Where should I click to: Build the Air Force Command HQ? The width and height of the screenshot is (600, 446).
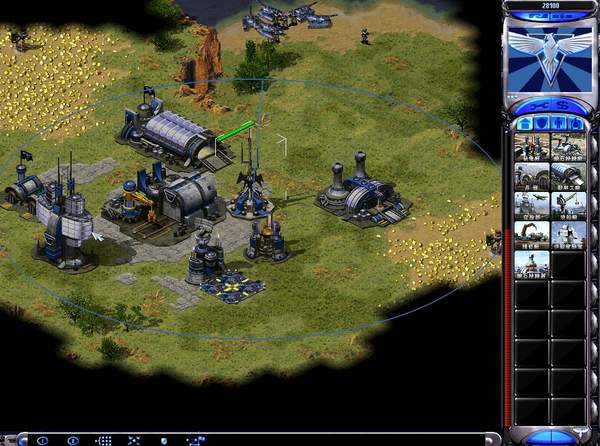coord(531,205)
